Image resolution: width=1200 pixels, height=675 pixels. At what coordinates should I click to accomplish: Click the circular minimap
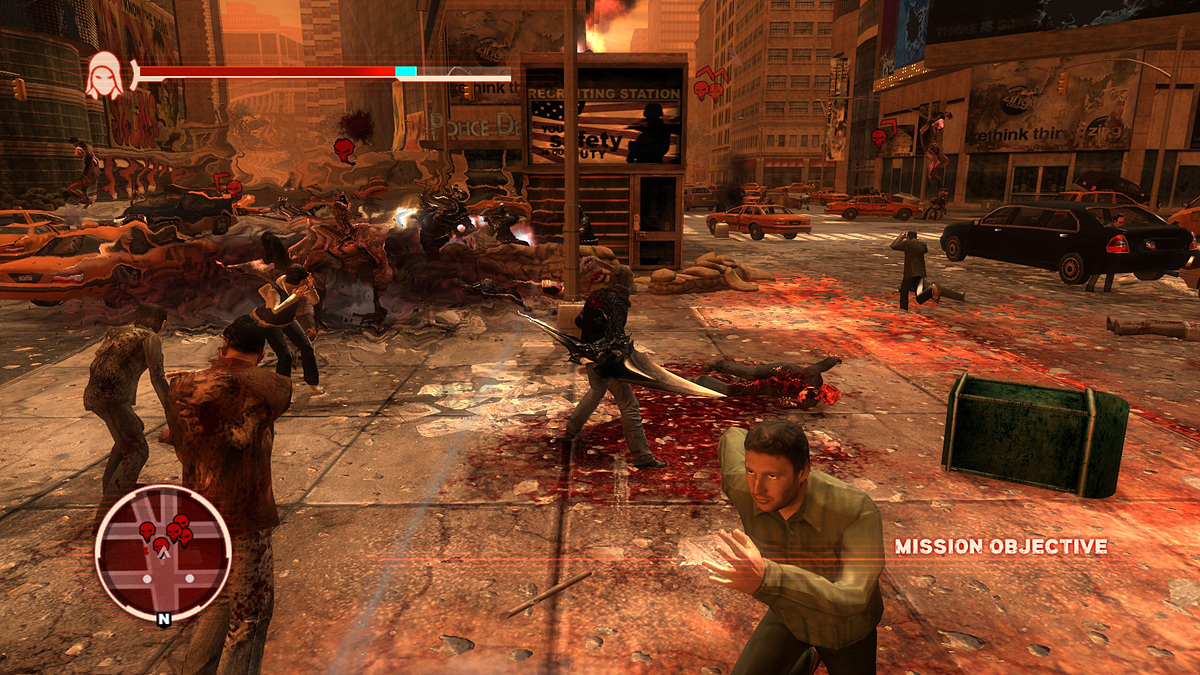[x=163, y=552]
